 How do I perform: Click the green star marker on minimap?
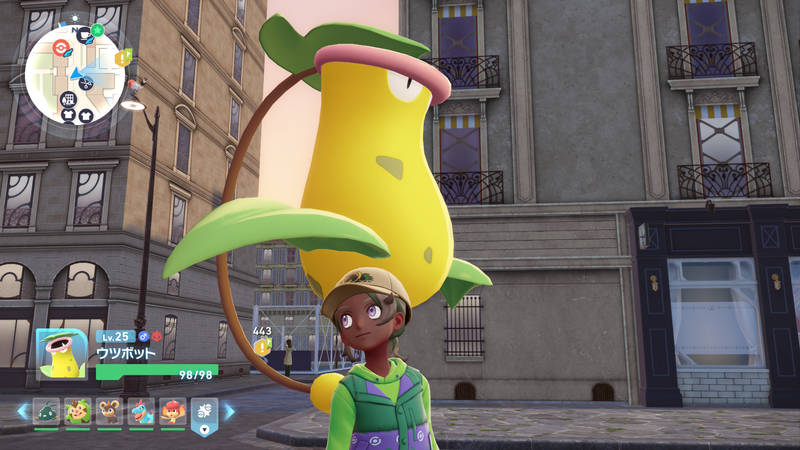click(x=97, y=31)
